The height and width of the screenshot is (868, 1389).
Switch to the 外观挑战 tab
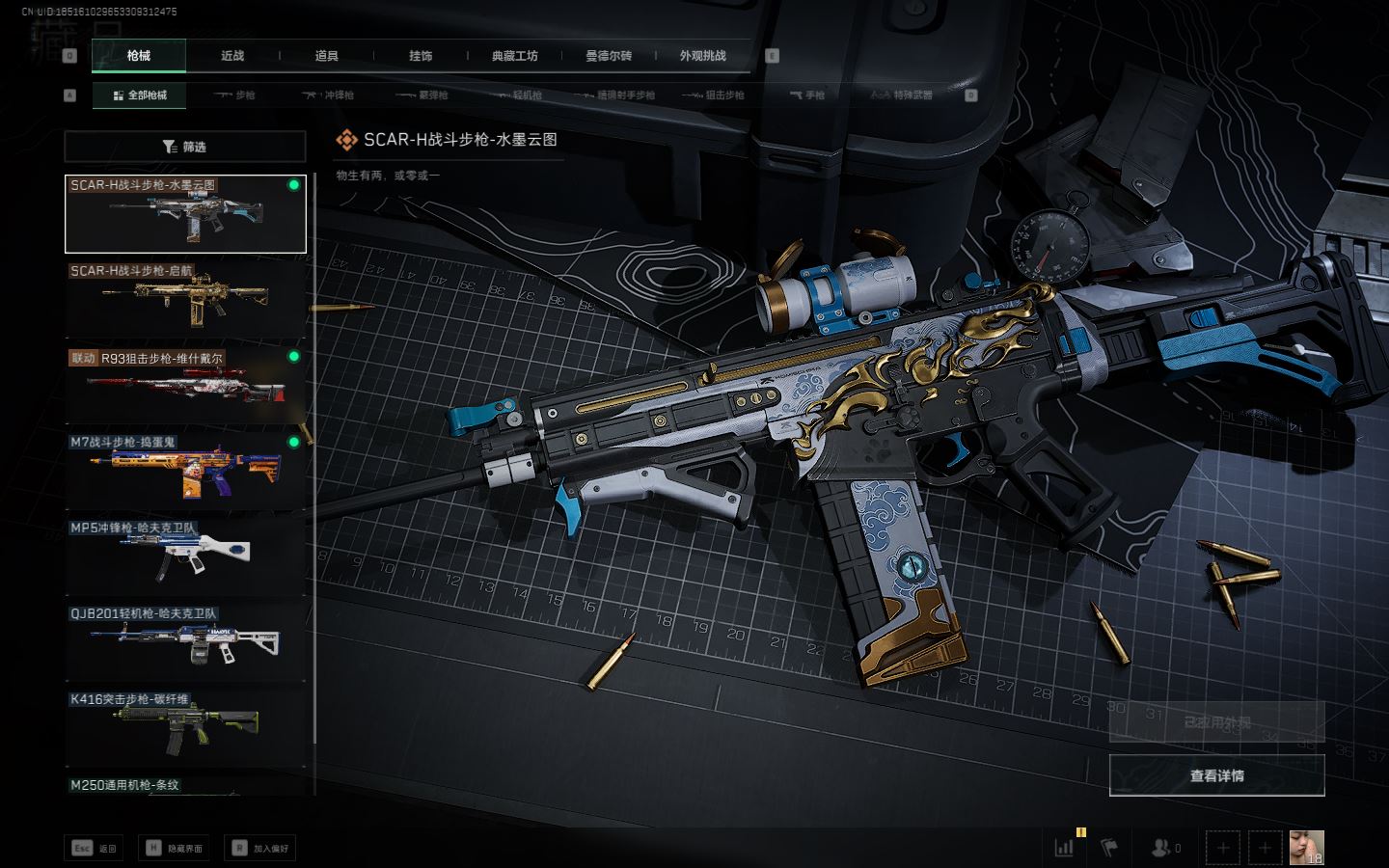coord(702,56)
